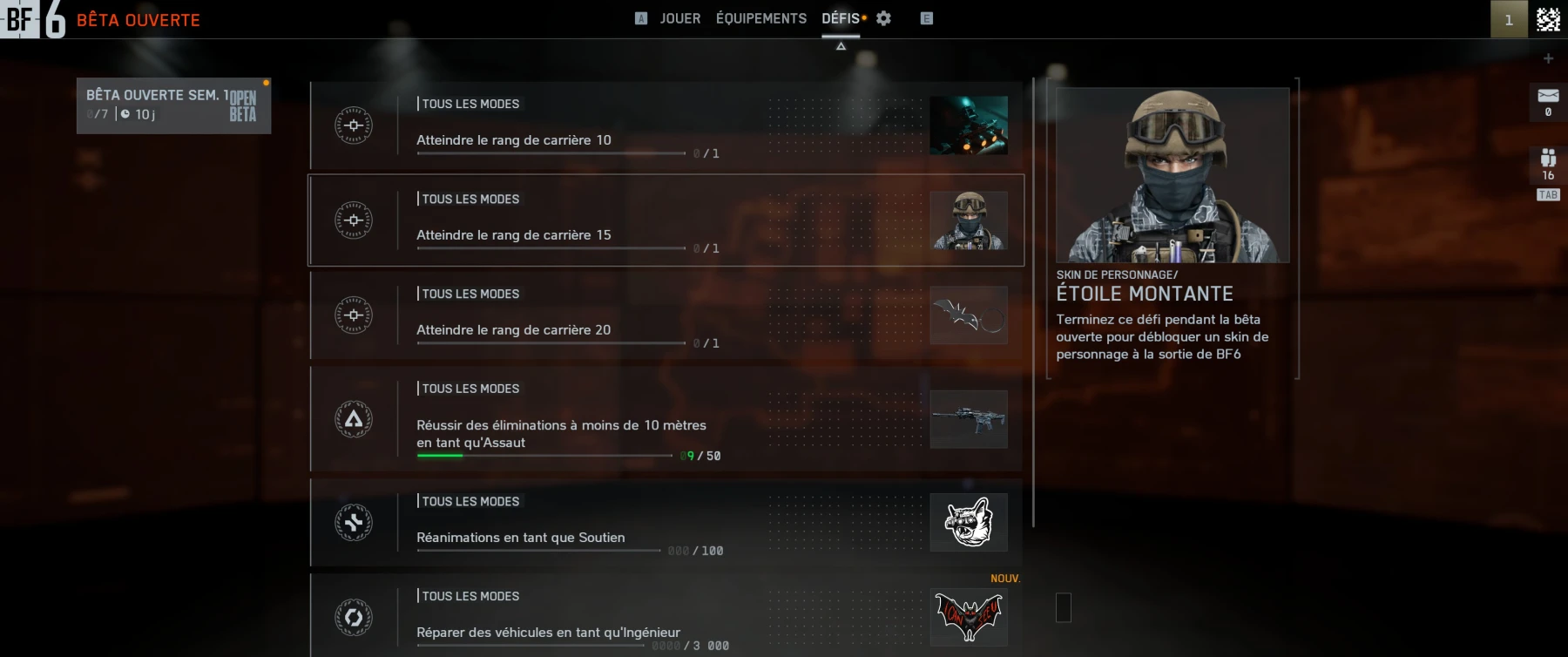Click the crosshair badge on rank 10 challenge
This screenshot has height=657, width=1568.
pyautogui.click(x=353, y=125)
